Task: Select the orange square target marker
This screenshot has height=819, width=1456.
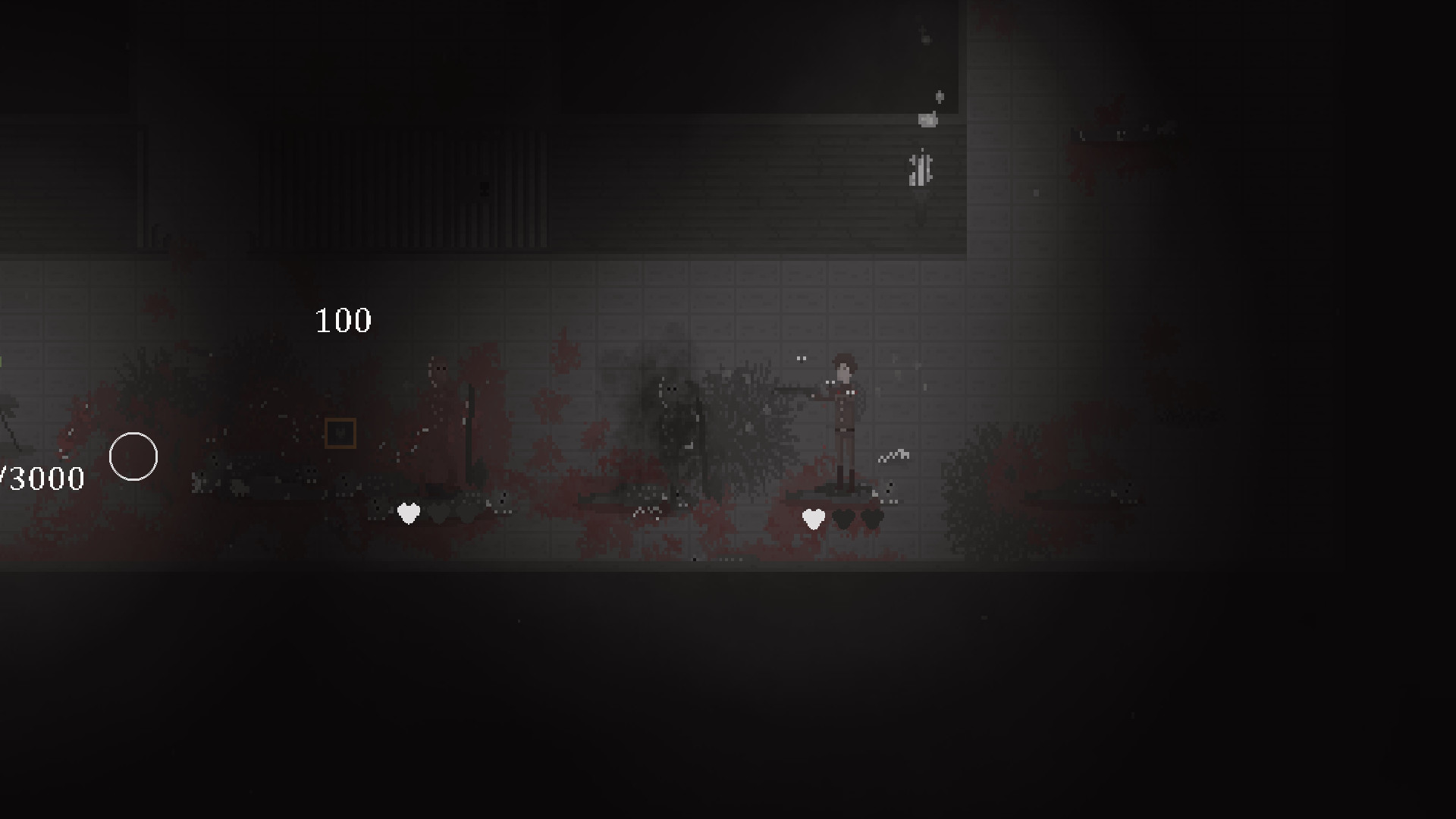Action: [x=342, y=432]
